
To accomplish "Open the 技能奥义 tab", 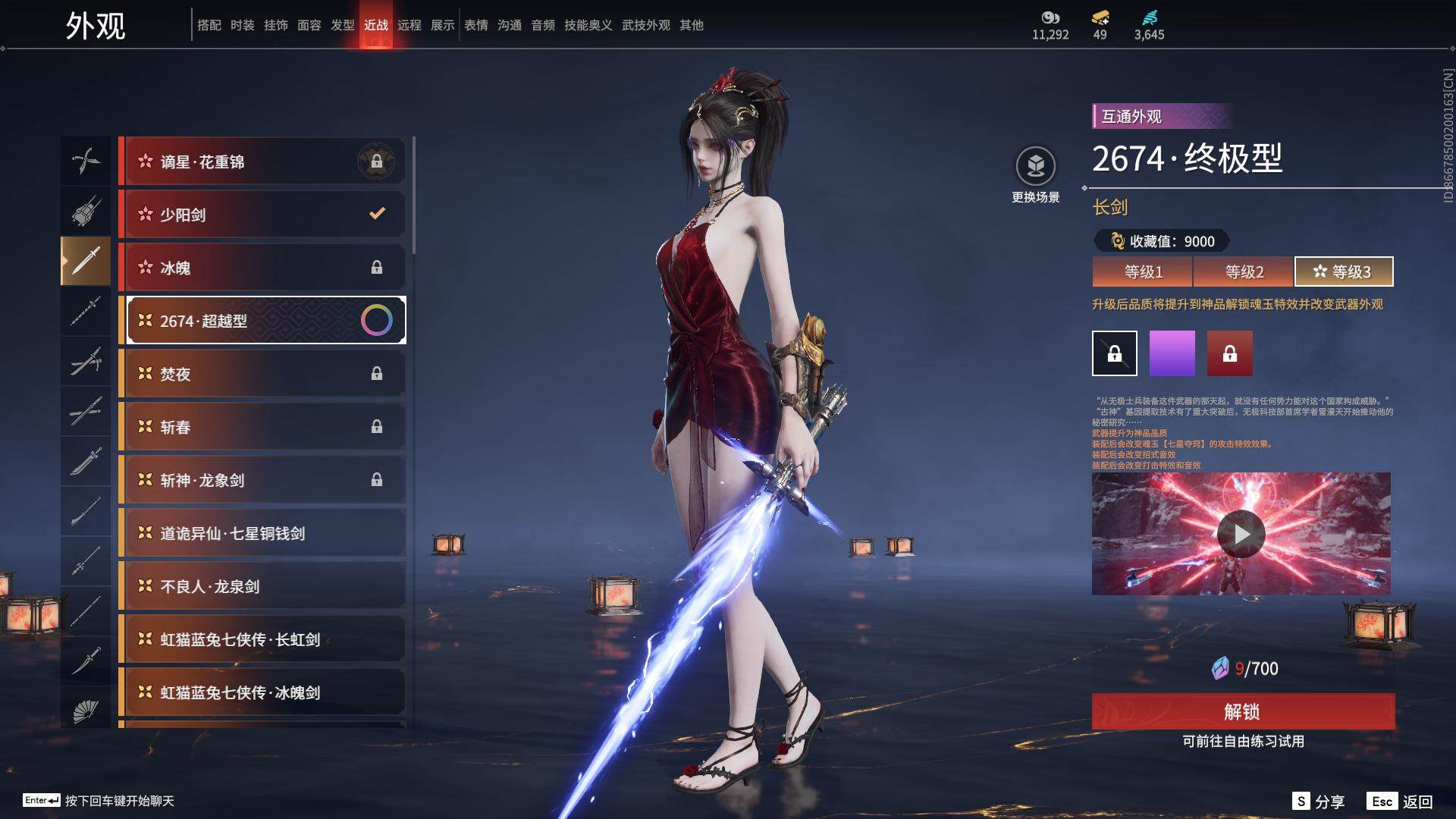I will (588, 25).
